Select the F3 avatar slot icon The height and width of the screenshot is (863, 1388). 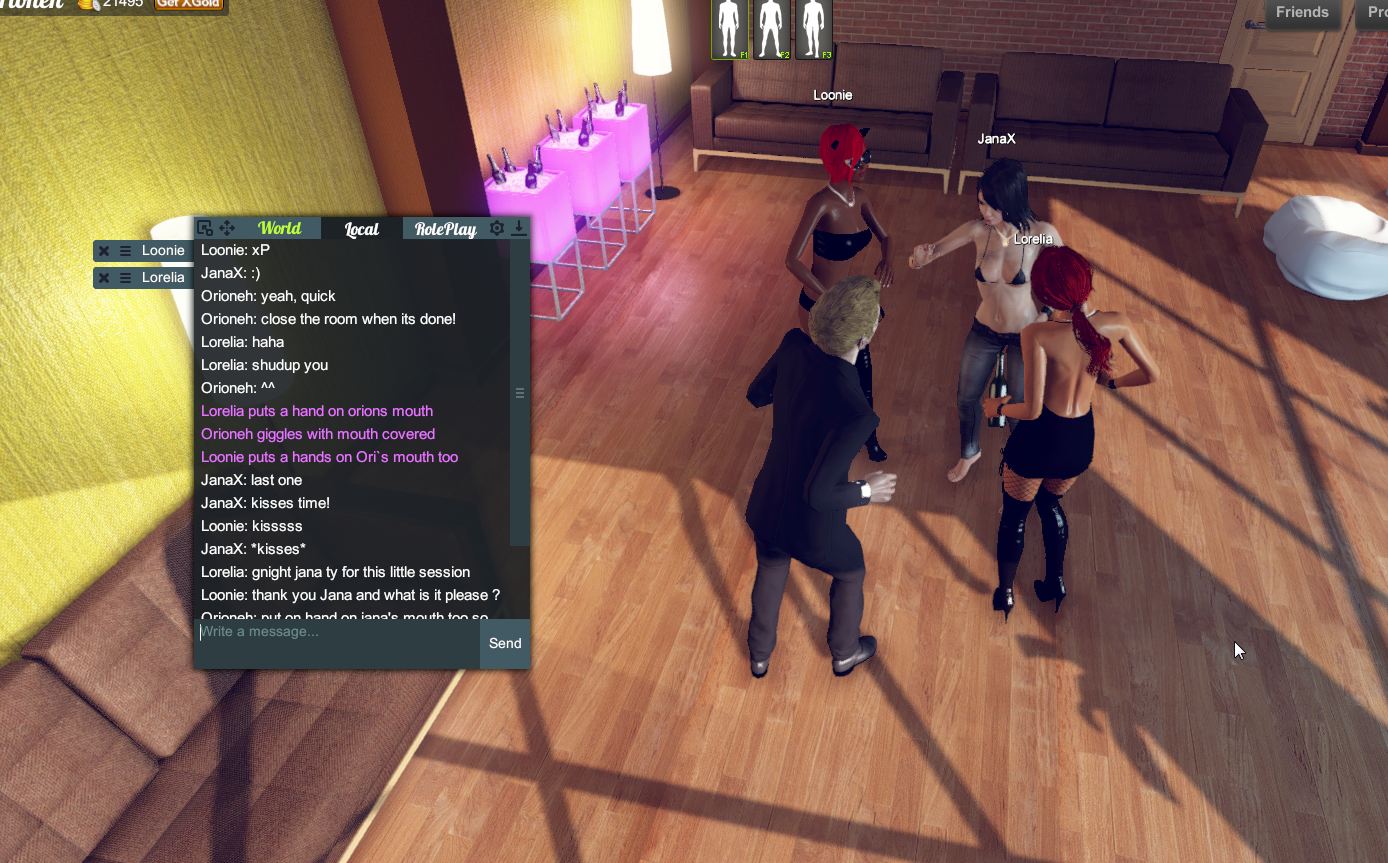pyautogui.click(x=813, y=30)
